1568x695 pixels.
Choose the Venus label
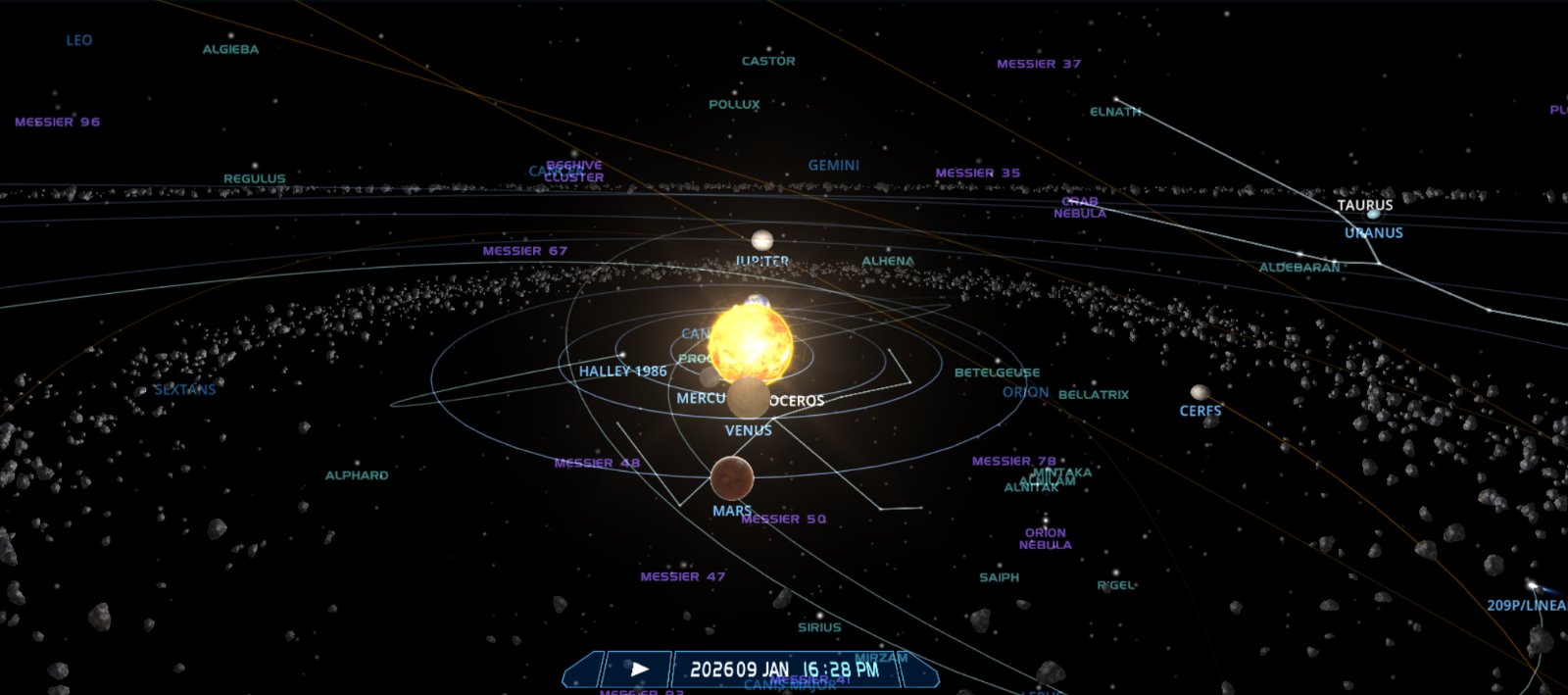coord(748,430)
